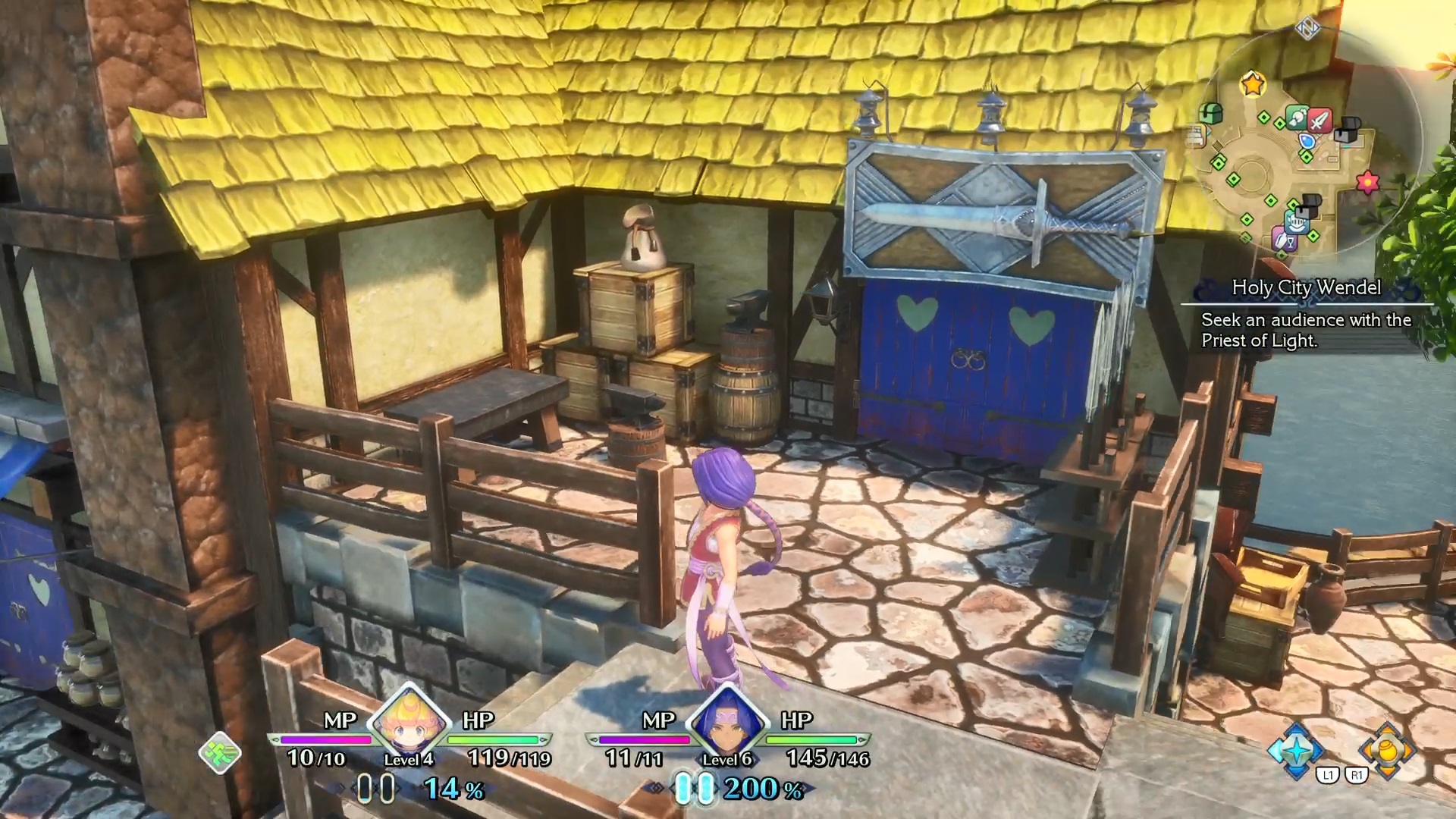1456x819 pixels.
Task: Select the inn bed marker on minimap
Action: 1195,136
